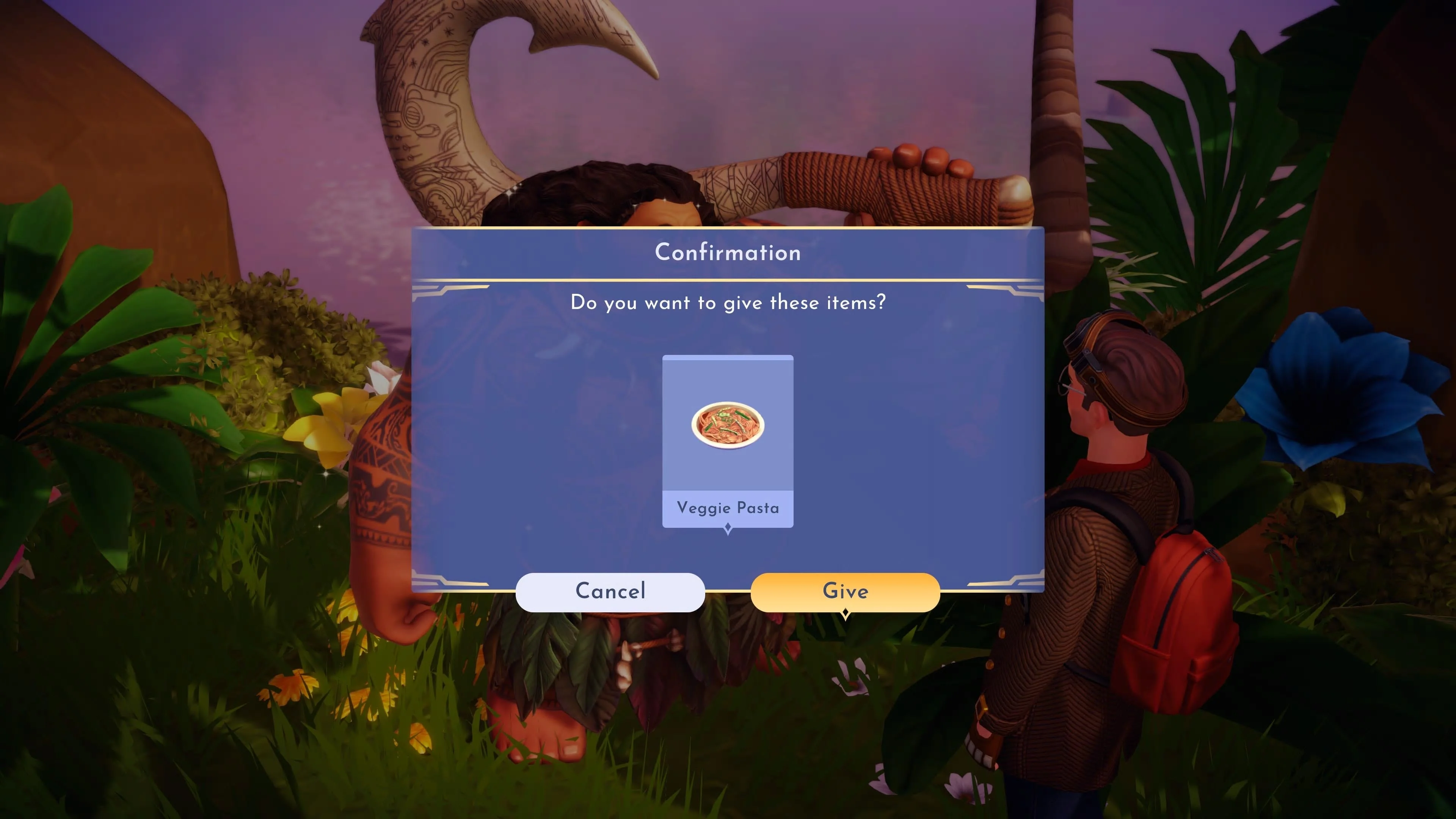Click the pasta bowl image in the item card
This screenshot has height=819, width=1456.
728,427
